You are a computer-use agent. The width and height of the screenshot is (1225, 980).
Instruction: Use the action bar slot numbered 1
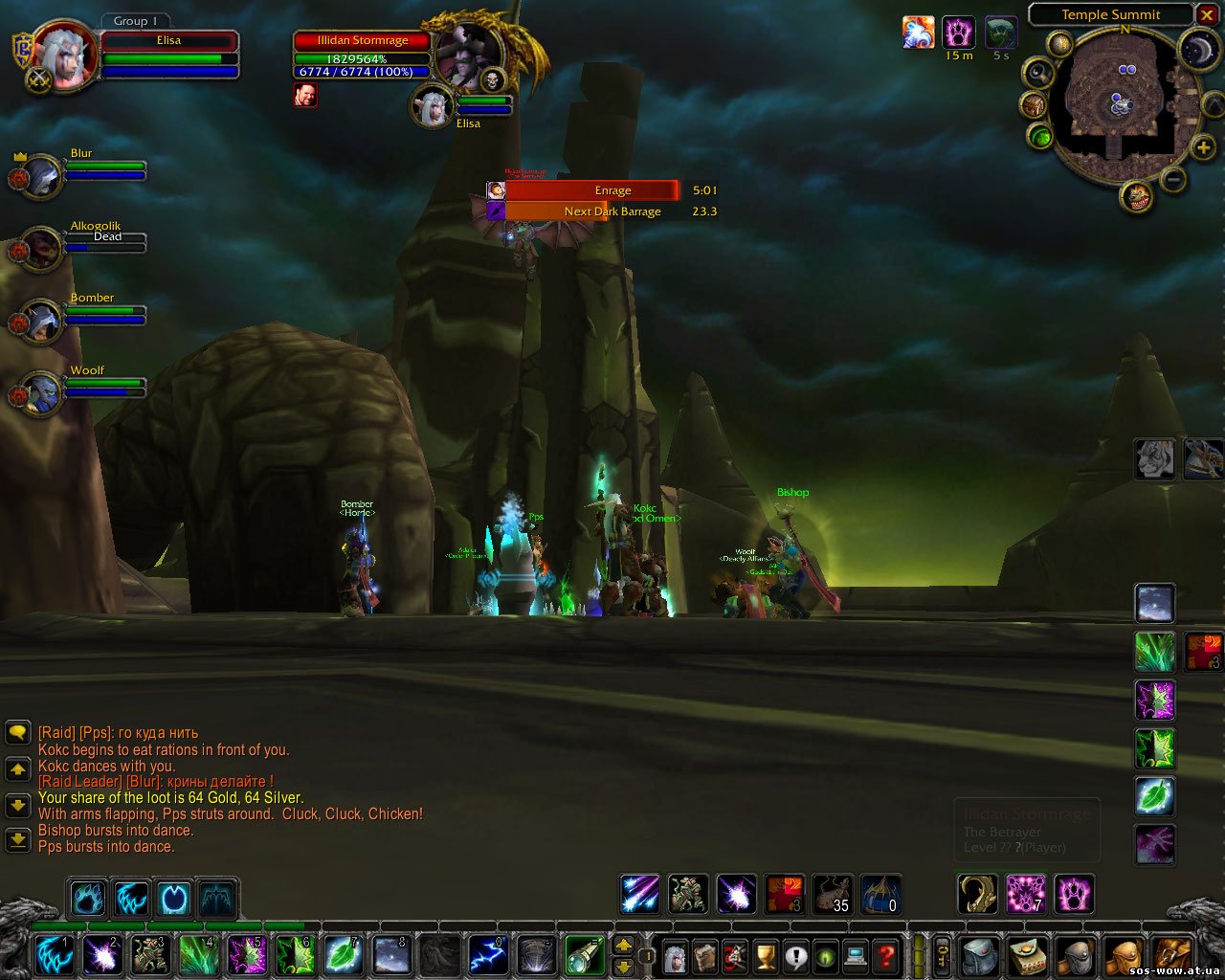pos(53,955)
